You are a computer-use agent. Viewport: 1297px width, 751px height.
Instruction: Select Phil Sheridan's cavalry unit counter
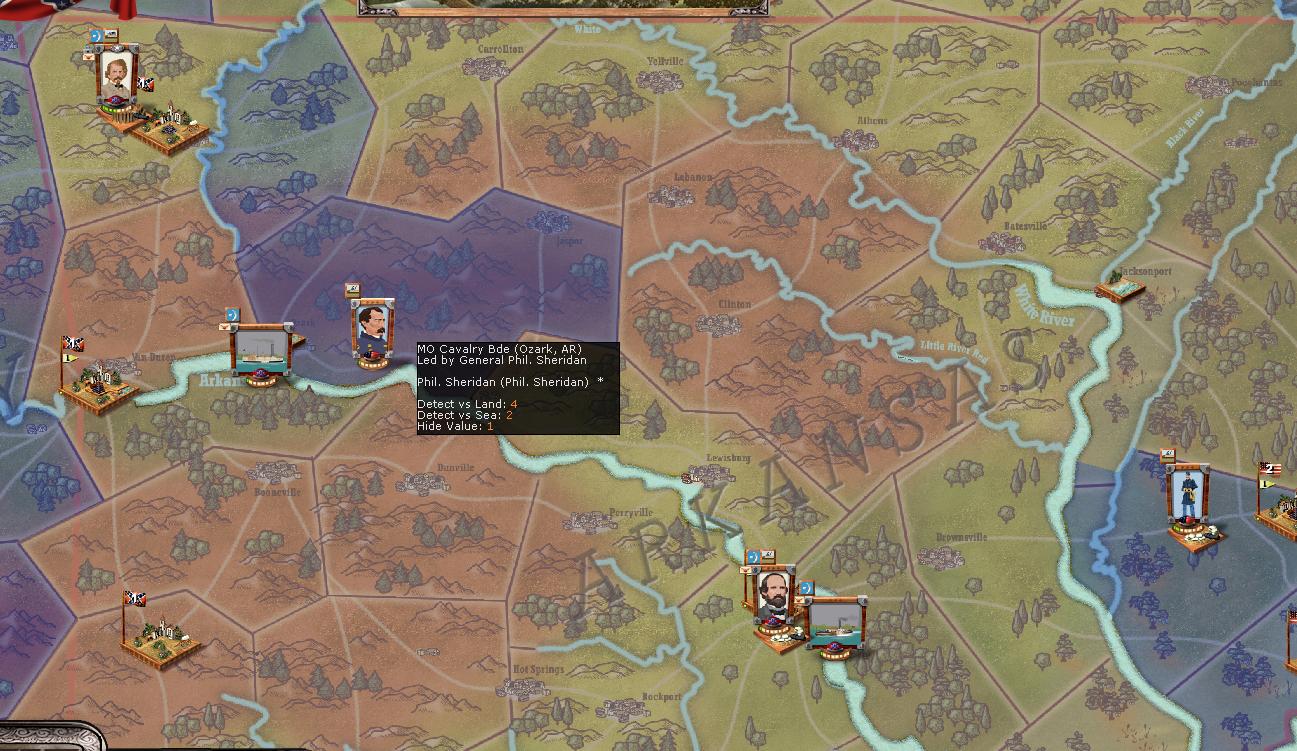click(373, 330)
